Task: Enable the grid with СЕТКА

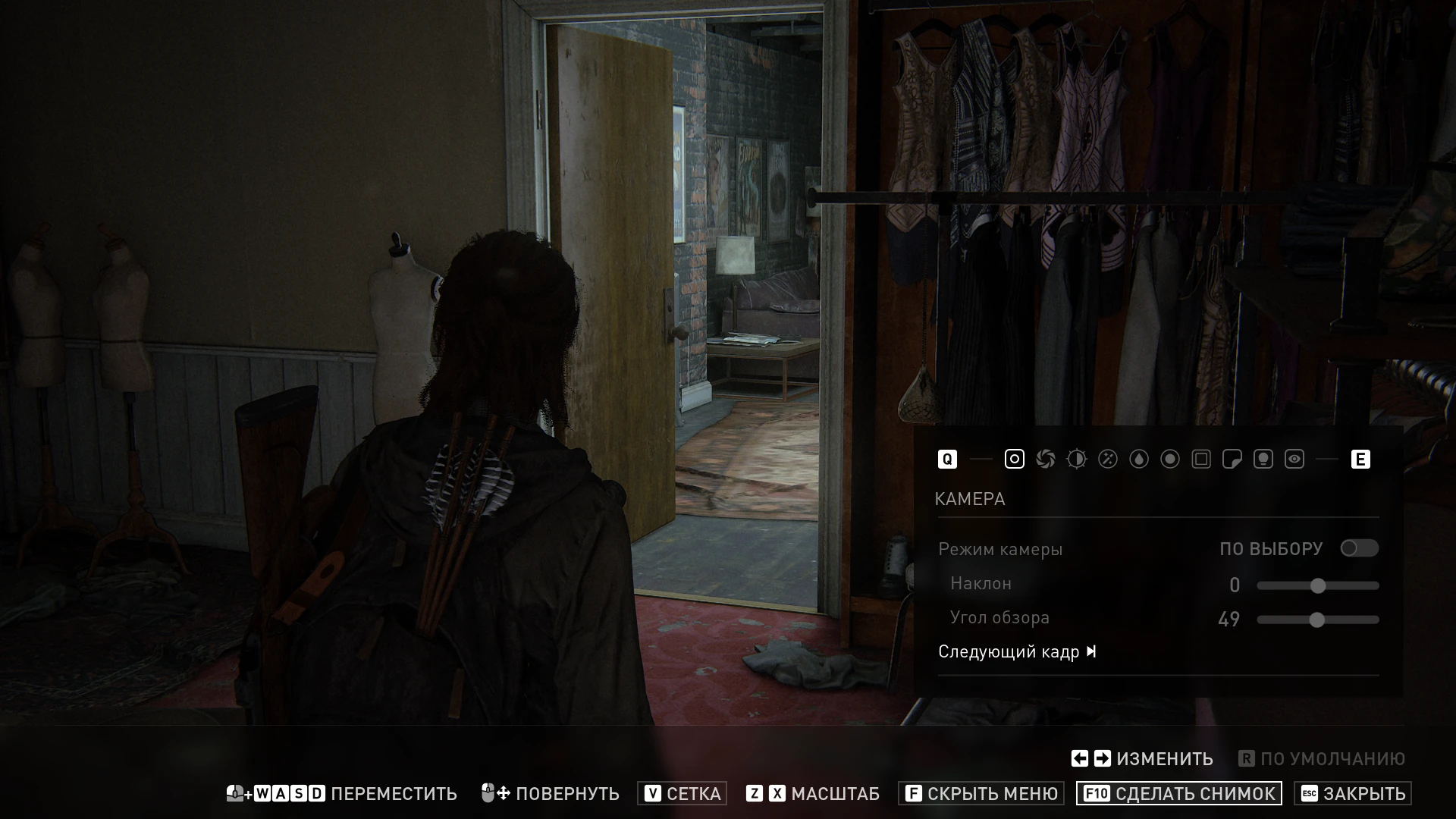Action: tap(682, 794)
